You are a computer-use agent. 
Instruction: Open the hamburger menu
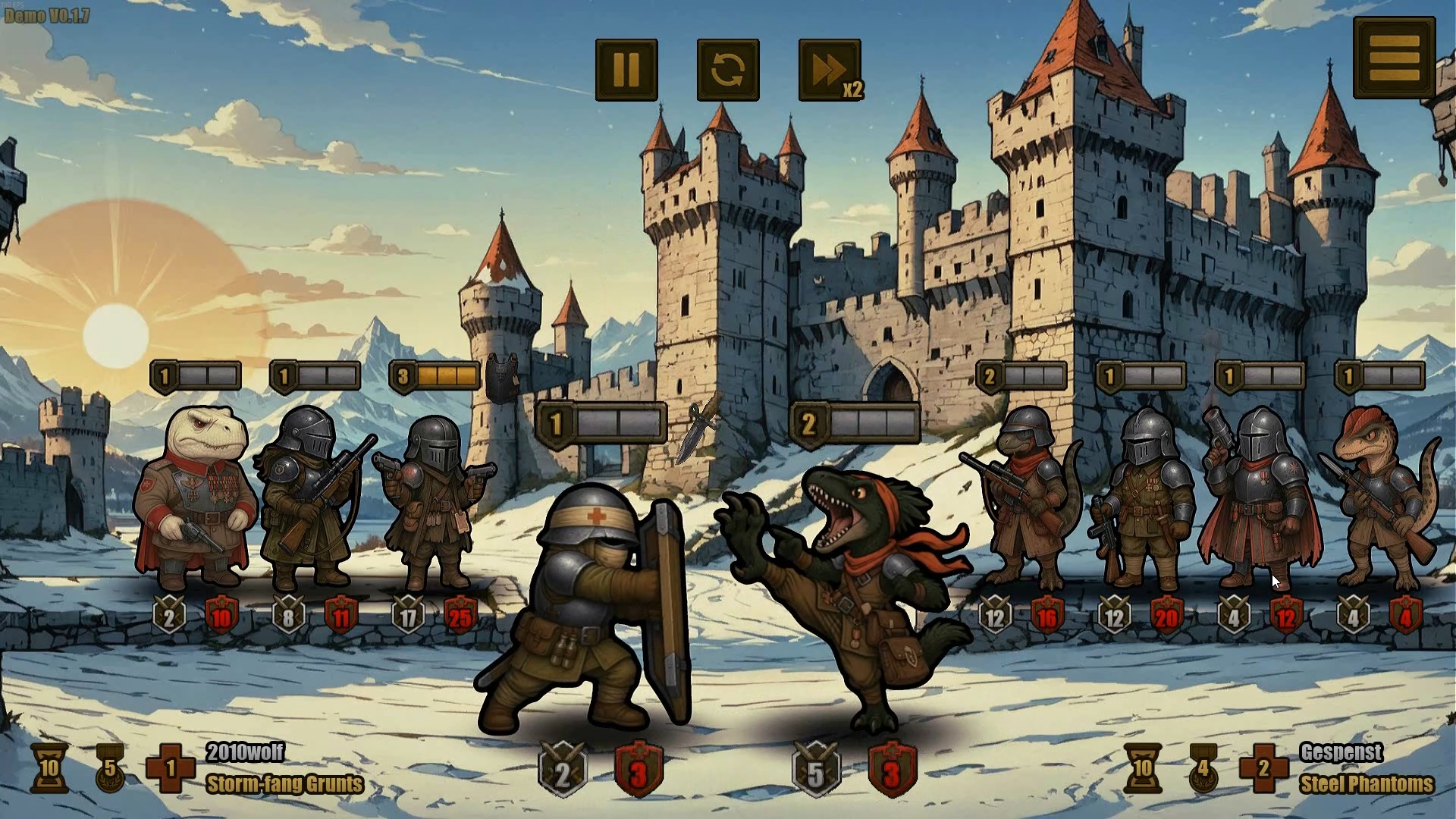pos(1394,57)
